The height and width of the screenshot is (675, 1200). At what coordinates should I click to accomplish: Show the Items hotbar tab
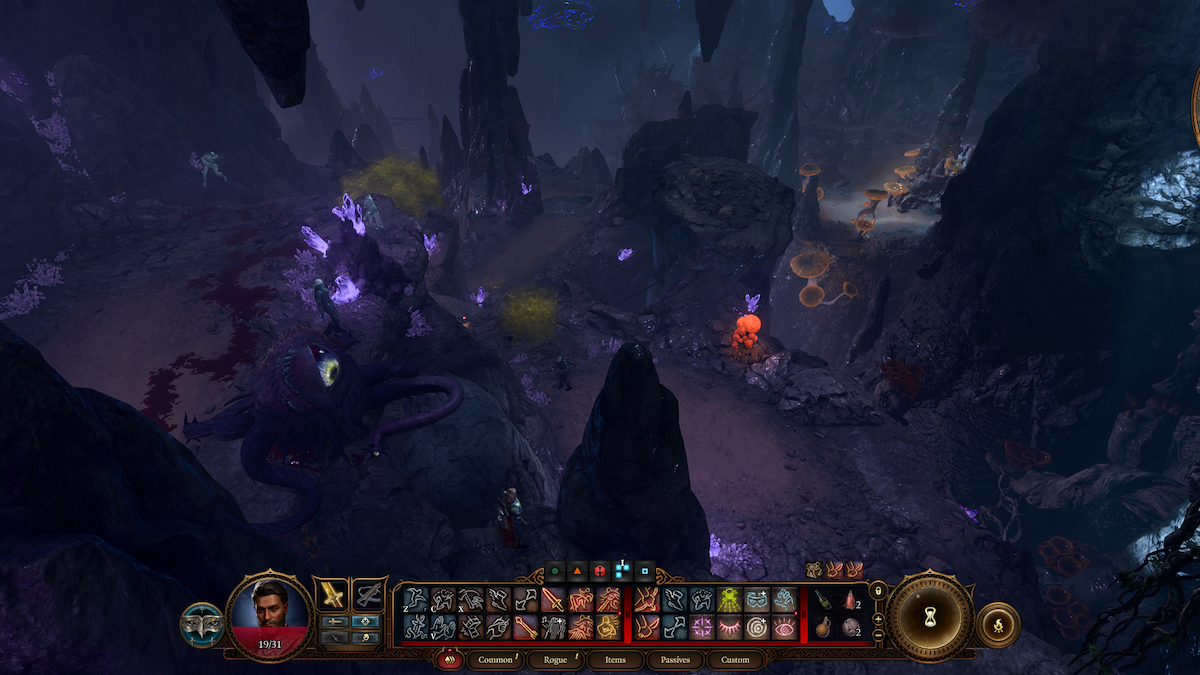616,660
